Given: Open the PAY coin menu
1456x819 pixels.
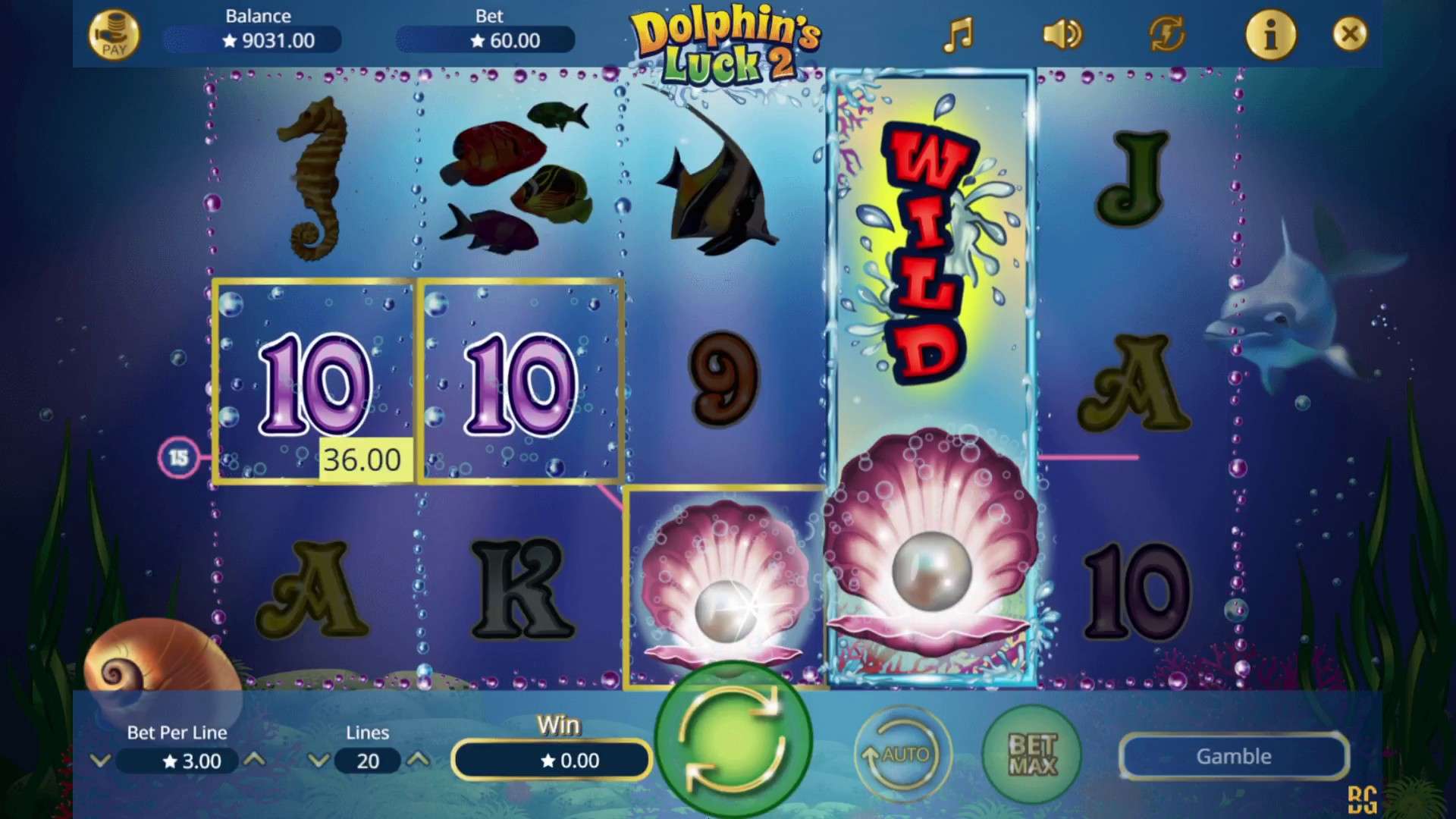Looking at the screenshot, I should (x=115, y=34).
